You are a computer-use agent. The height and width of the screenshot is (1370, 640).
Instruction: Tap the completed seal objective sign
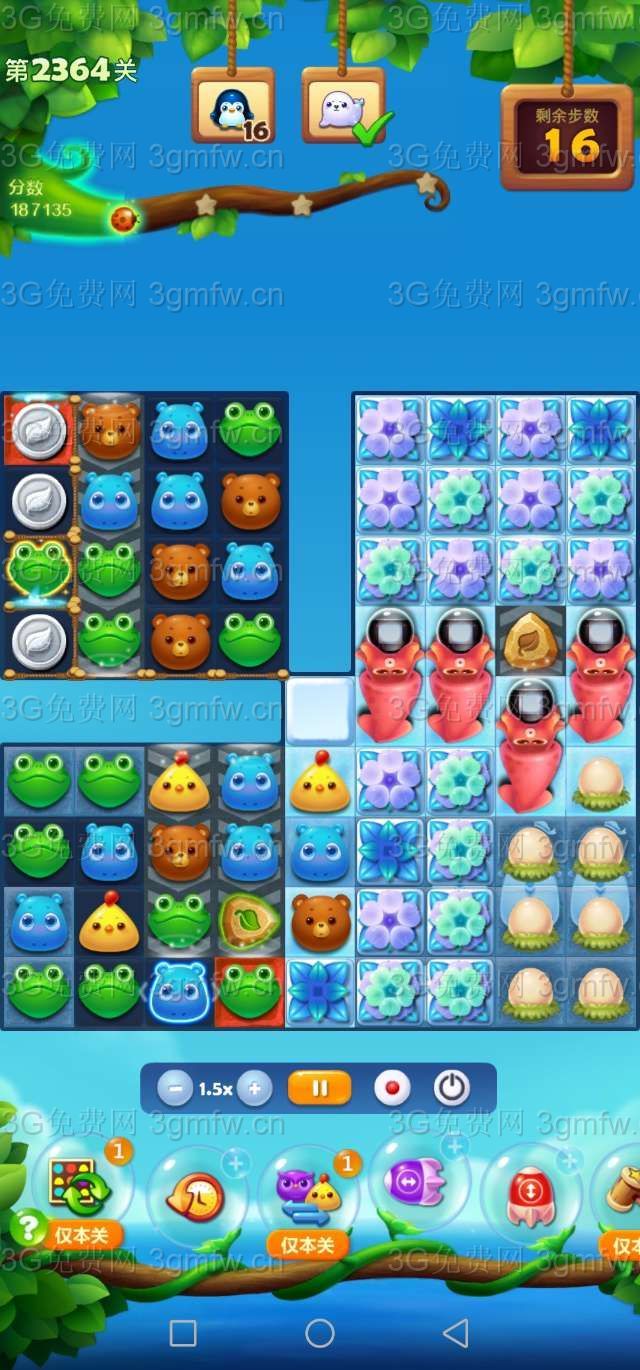pyautogui.click(x=343, y=107)
